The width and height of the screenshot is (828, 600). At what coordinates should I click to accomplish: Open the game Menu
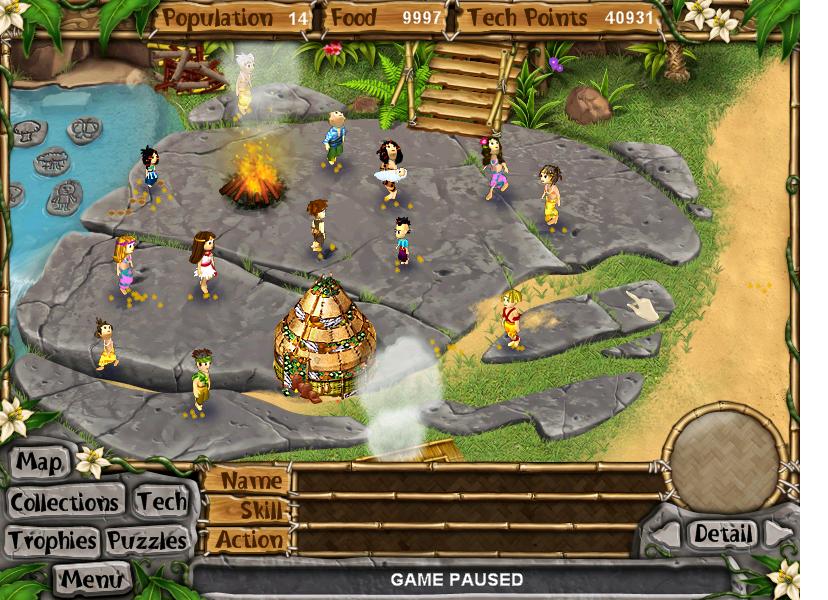point(92,578)
